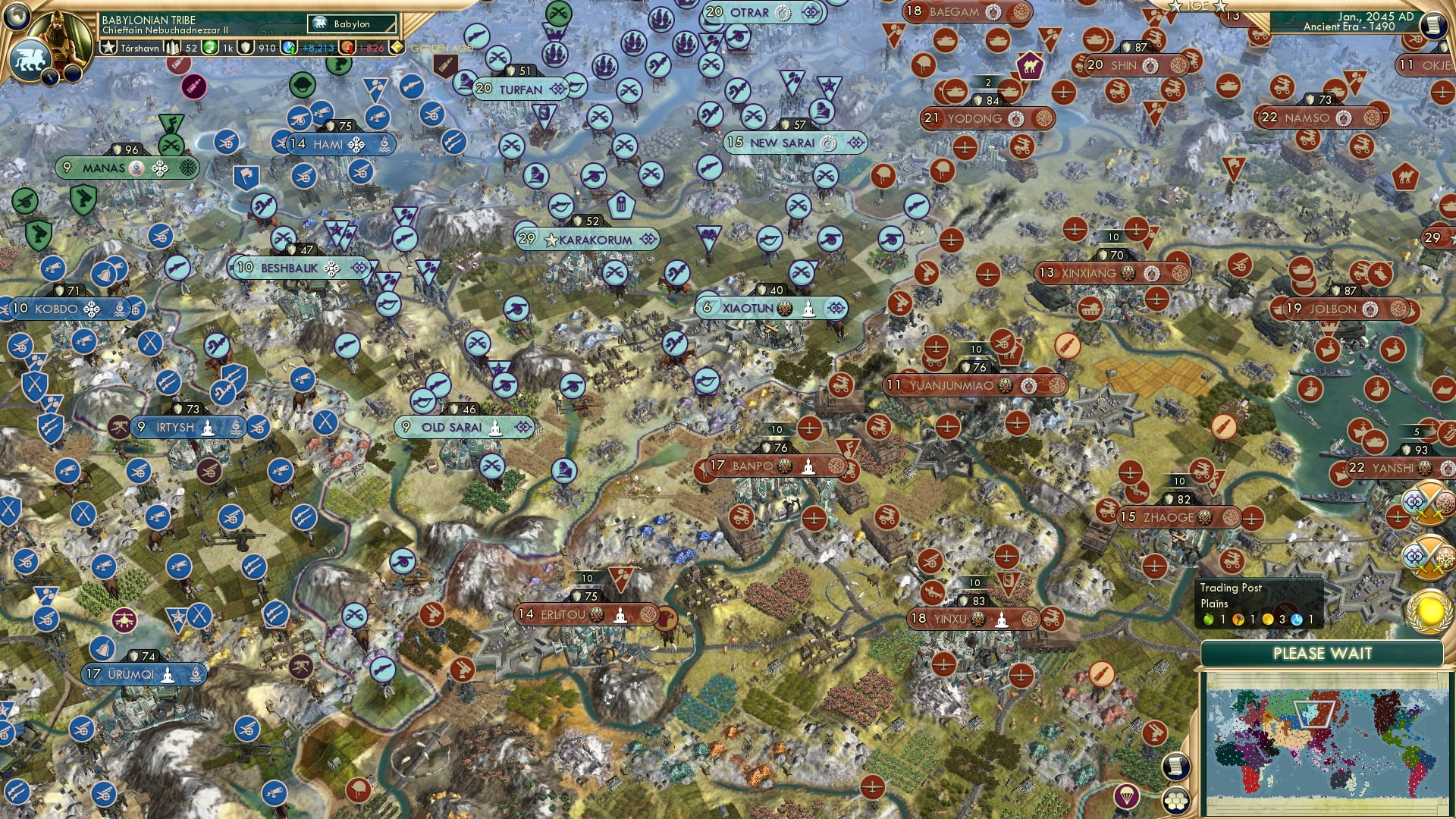Click the red coin icon showing -826 gold
The image size is (1456, 819).
(x=349, y=48)
